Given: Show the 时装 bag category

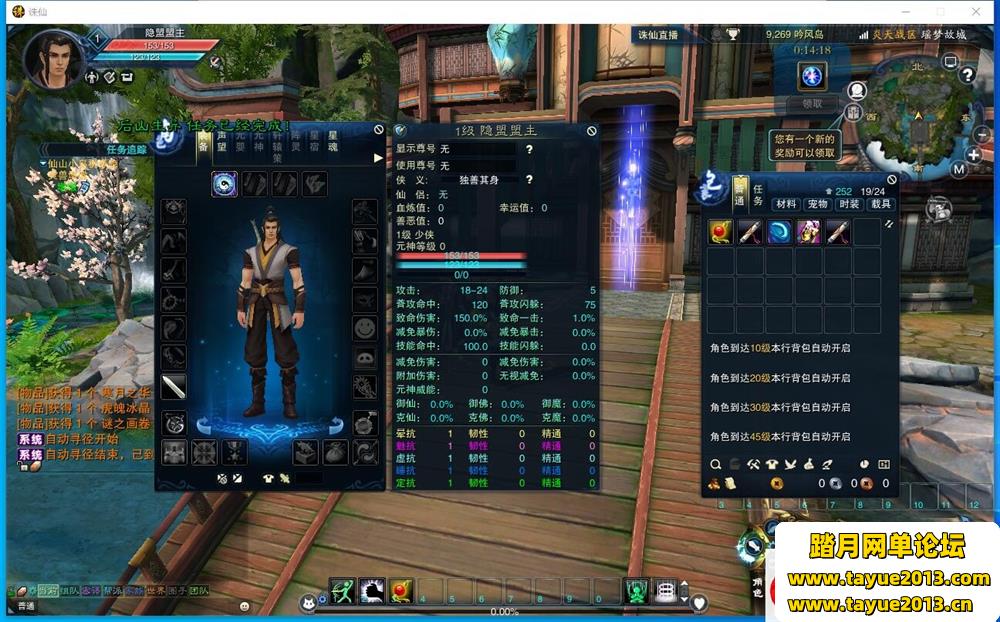Looking at the screenshot, I should 849,204.
